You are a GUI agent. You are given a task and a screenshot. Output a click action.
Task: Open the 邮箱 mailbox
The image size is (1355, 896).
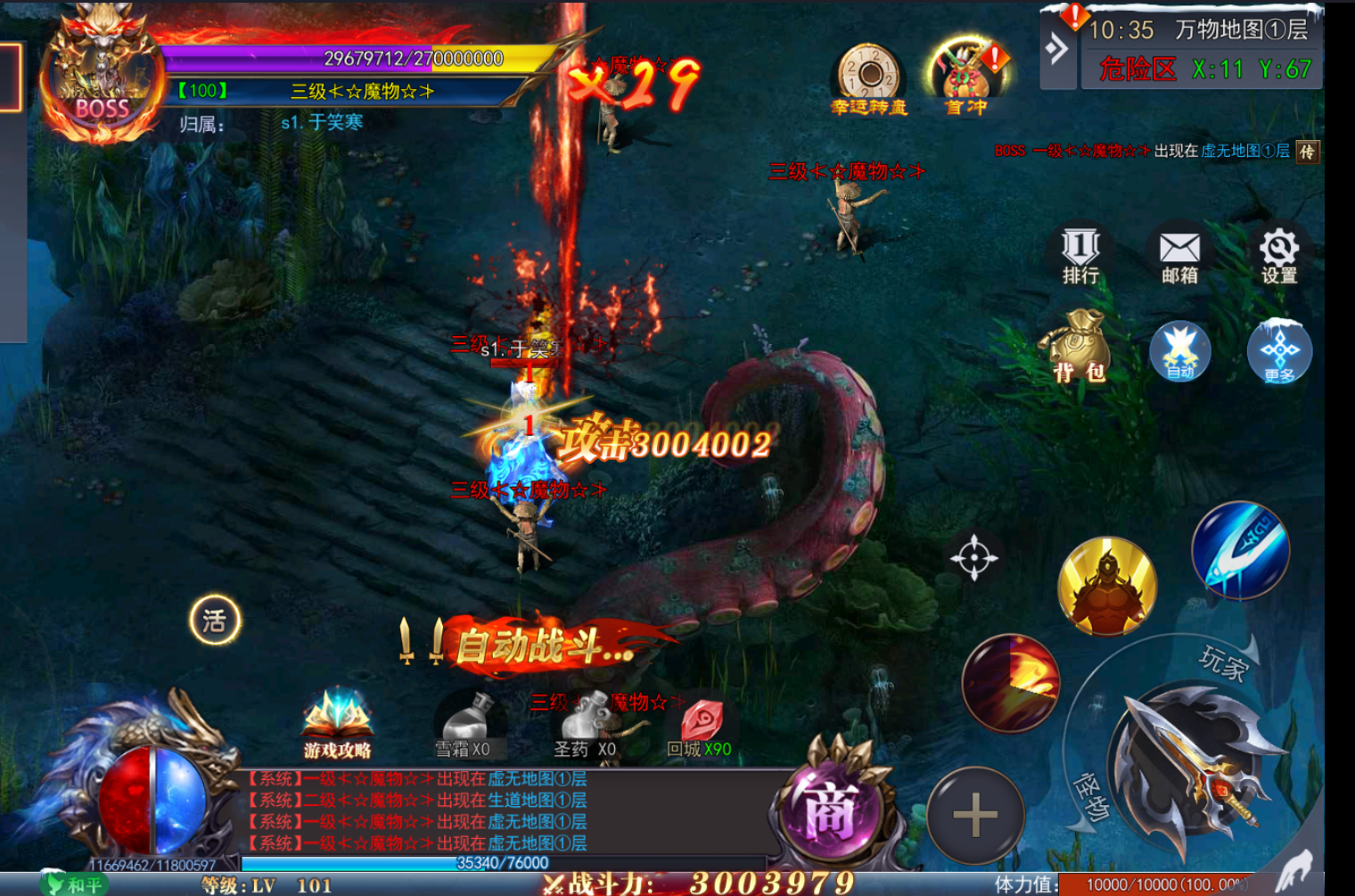[1179, 253]
